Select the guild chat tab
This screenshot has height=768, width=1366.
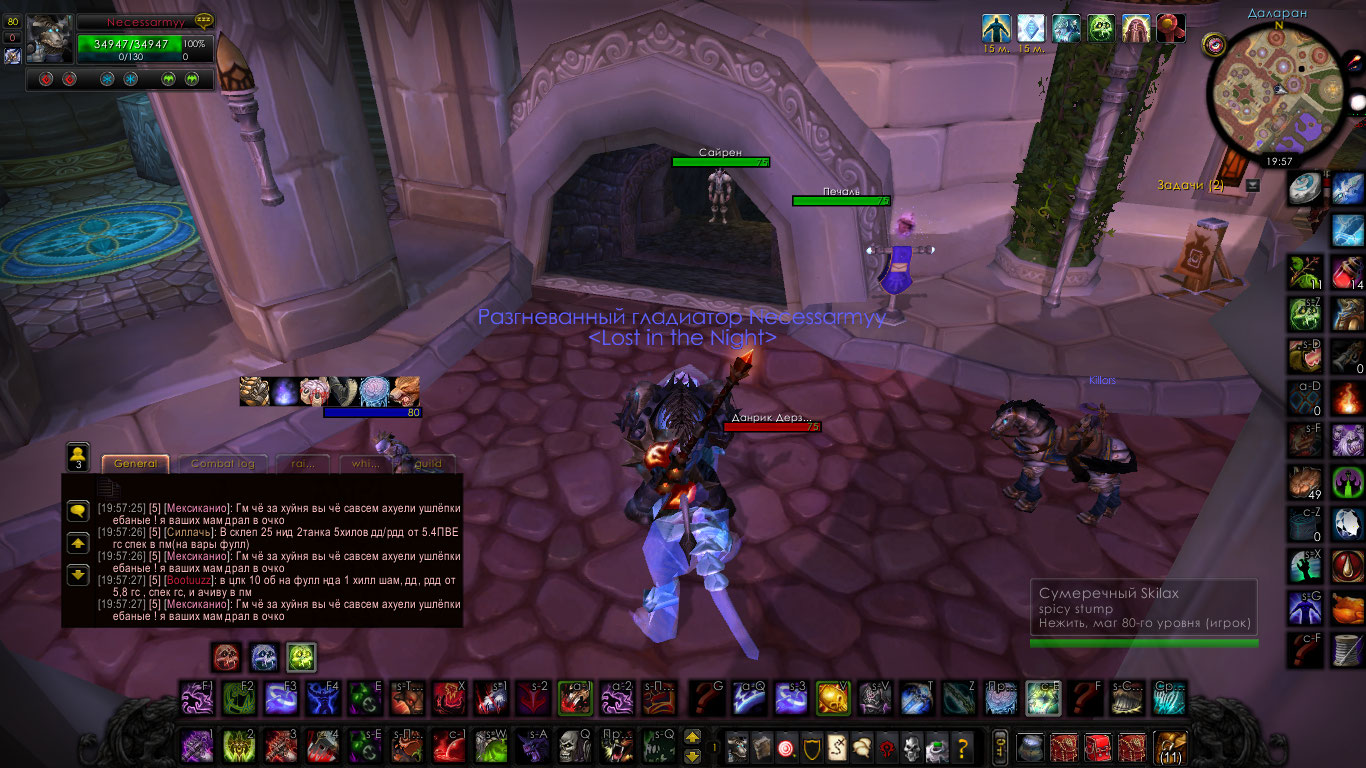[x=428, y=463]
